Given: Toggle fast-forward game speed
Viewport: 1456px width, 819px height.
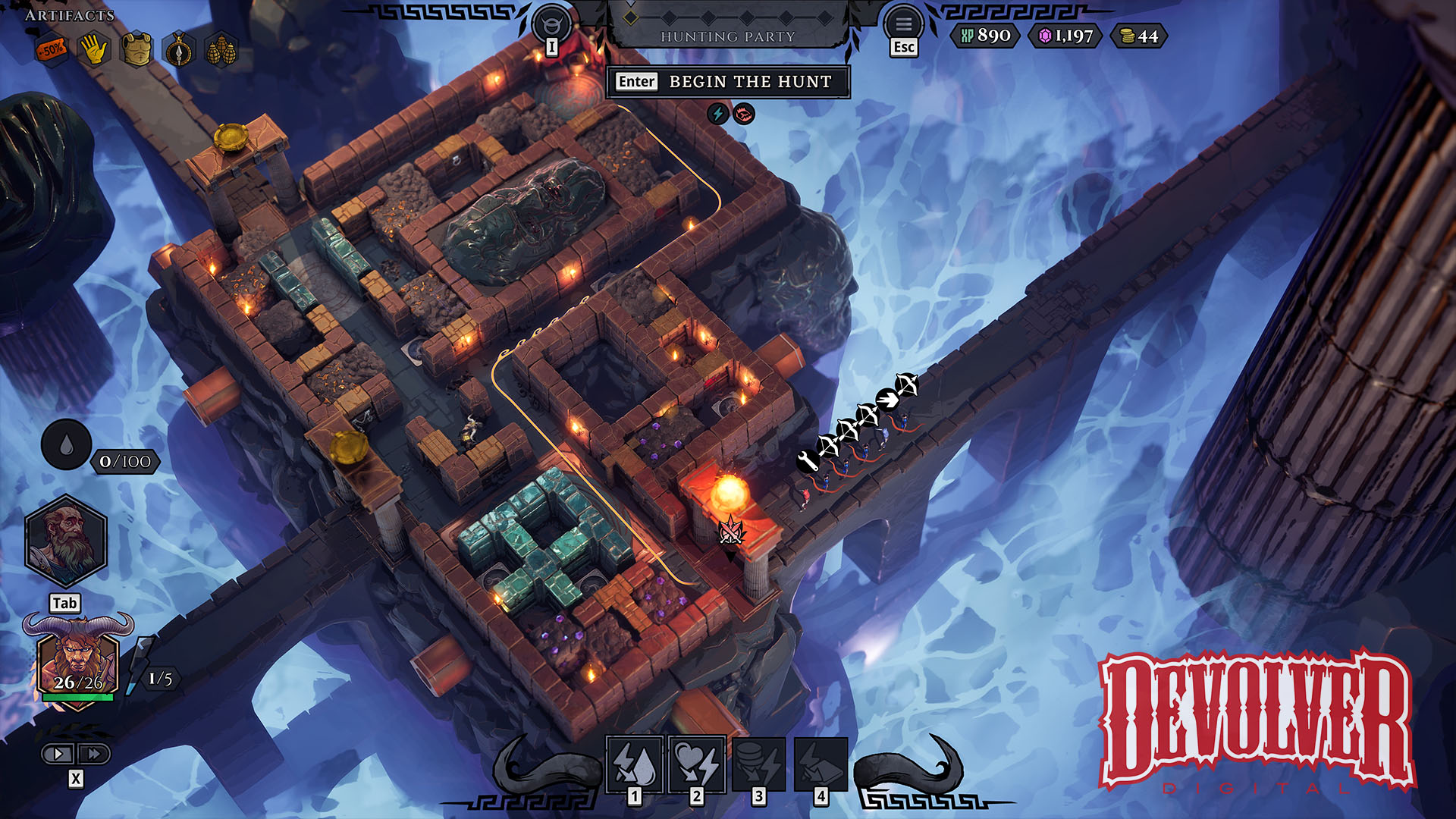Looking at the screenshot, I should (94, 754).
